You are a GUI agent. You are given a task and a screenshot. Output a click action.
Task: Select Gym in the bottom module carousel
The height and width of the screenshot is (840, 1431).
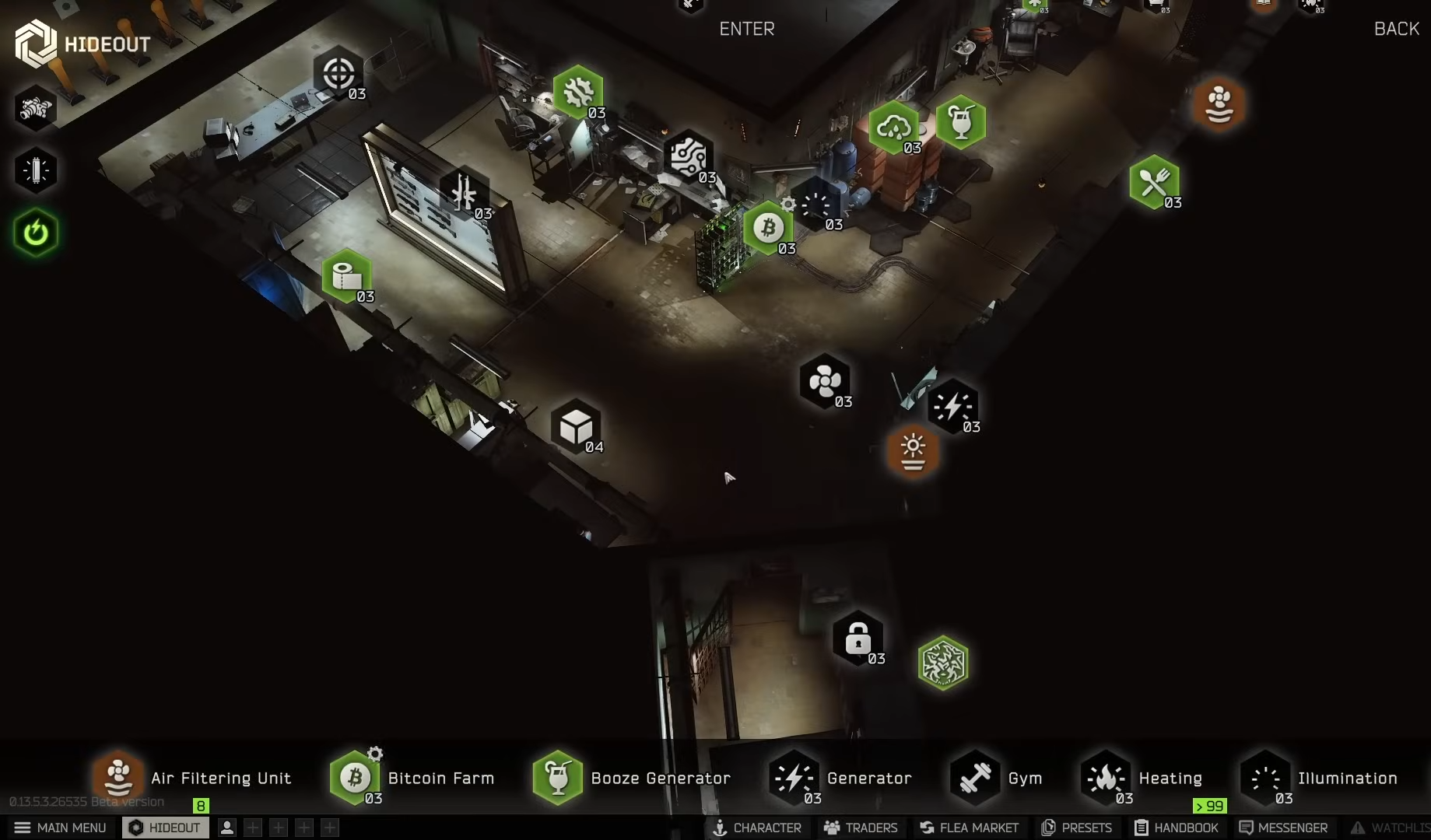coord(998,778)
